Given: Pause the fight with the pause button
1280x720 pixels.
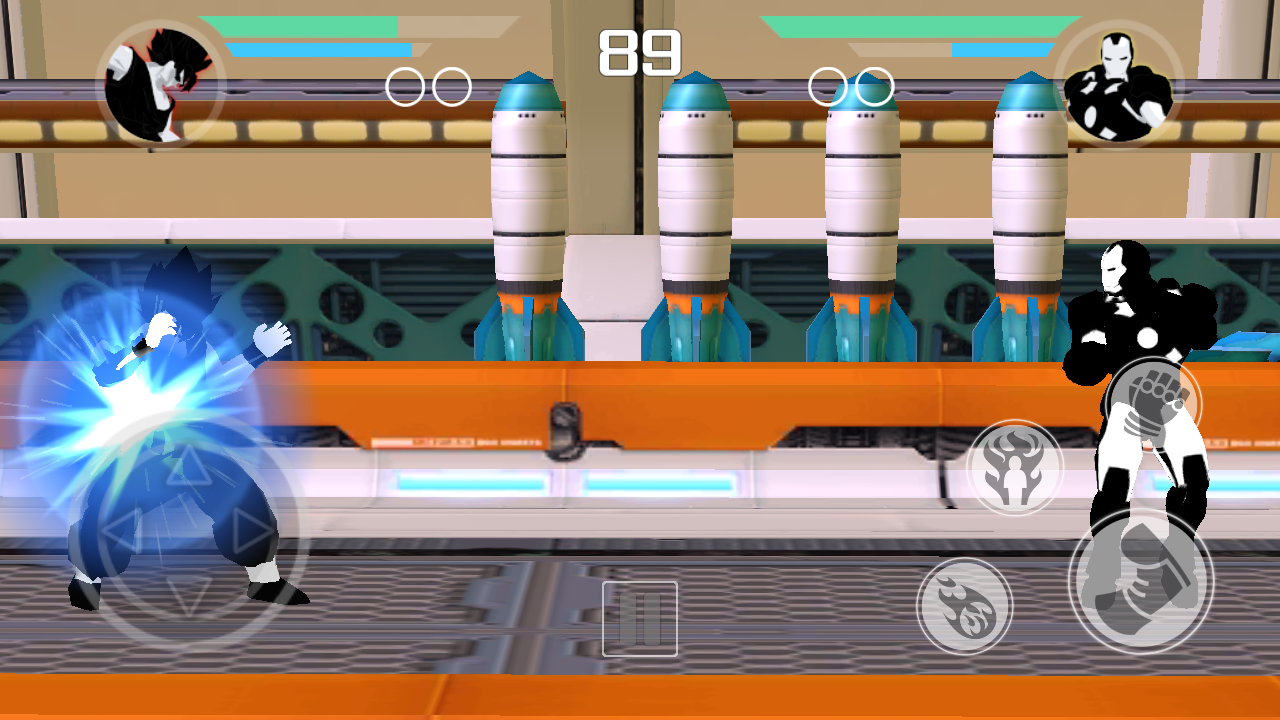Looking at the screenshot, I should (640, 619).
